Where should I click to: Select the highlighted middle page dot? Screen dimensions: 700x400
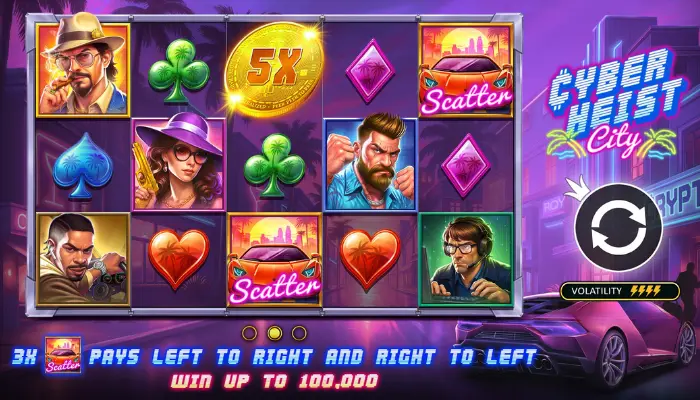[x=275, y=332]
